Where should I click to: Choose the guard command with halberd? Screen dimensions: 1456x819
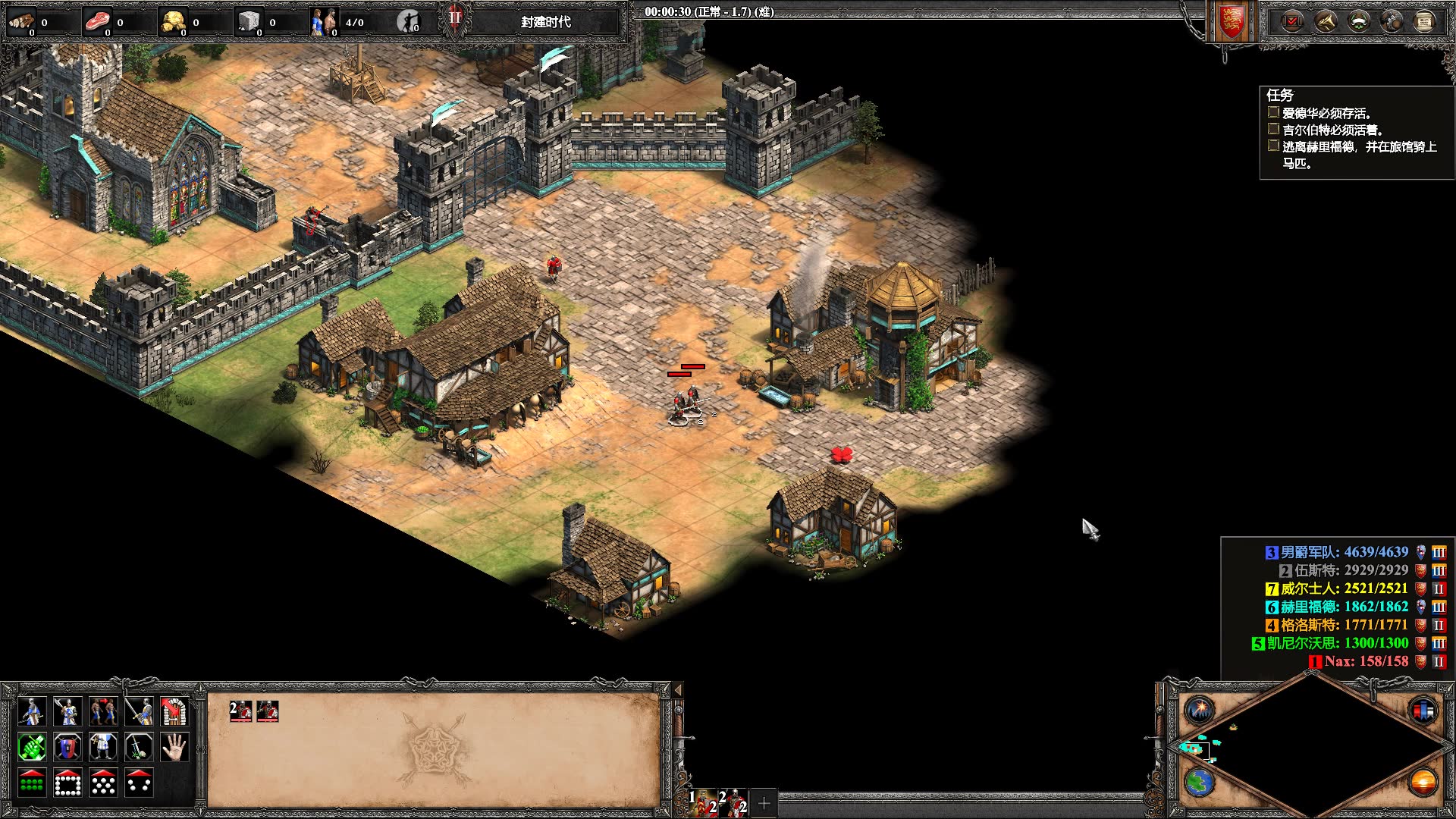[x=67, y=711]
